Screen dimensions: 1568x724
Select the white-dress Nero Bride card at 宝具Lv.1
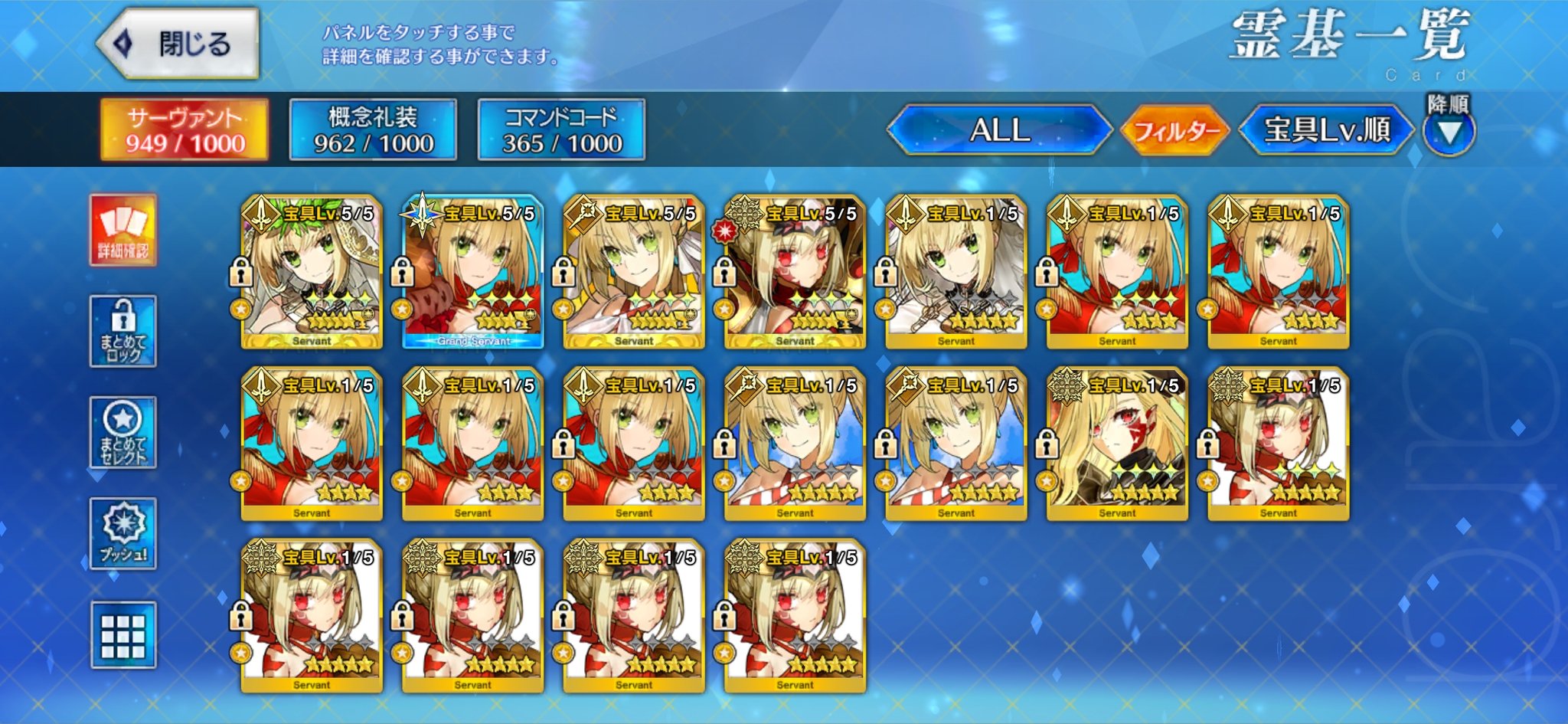(x=956, y=272)
